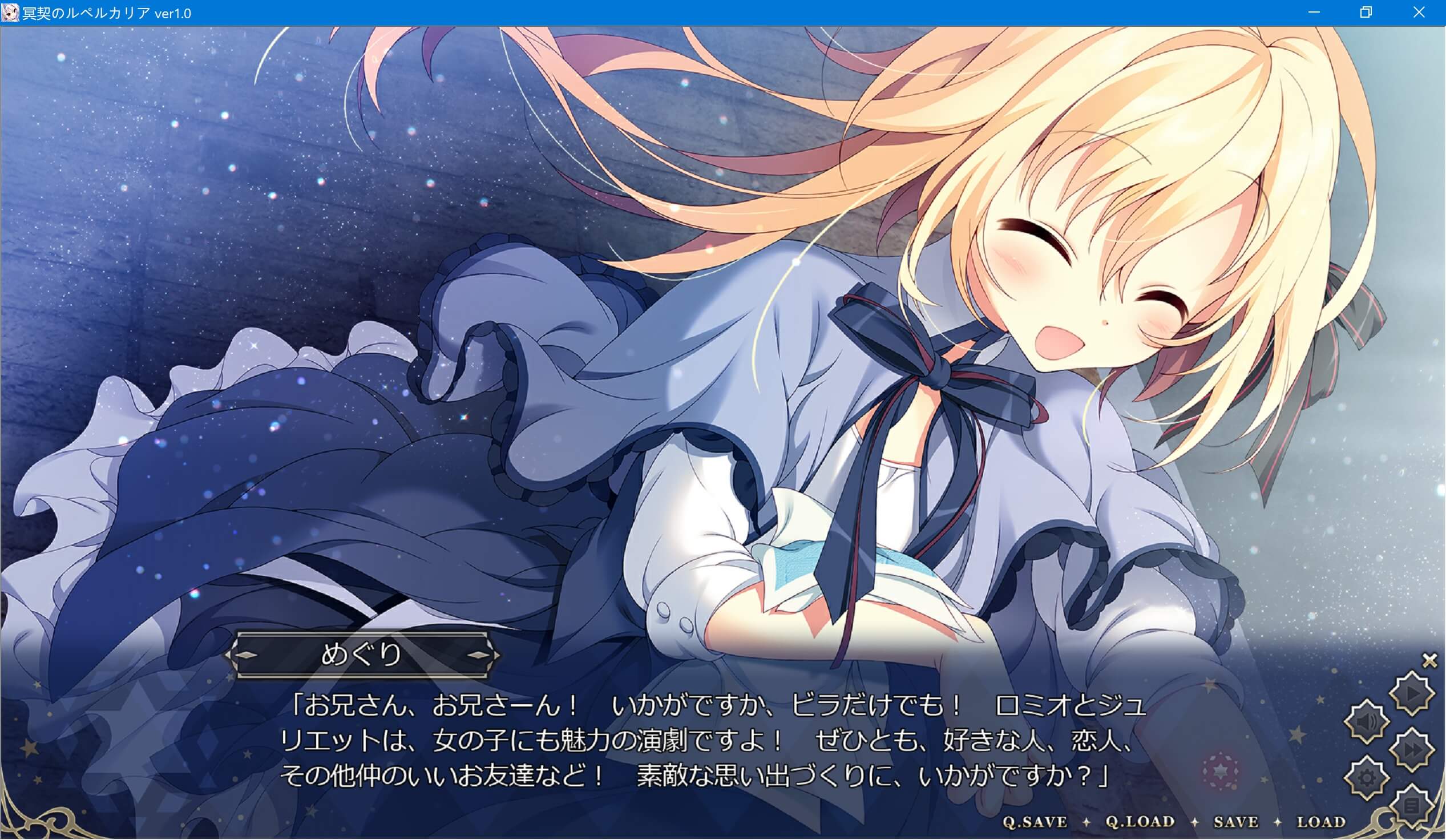
Task: Click the めぐり character nameplate
Action: 362,656
